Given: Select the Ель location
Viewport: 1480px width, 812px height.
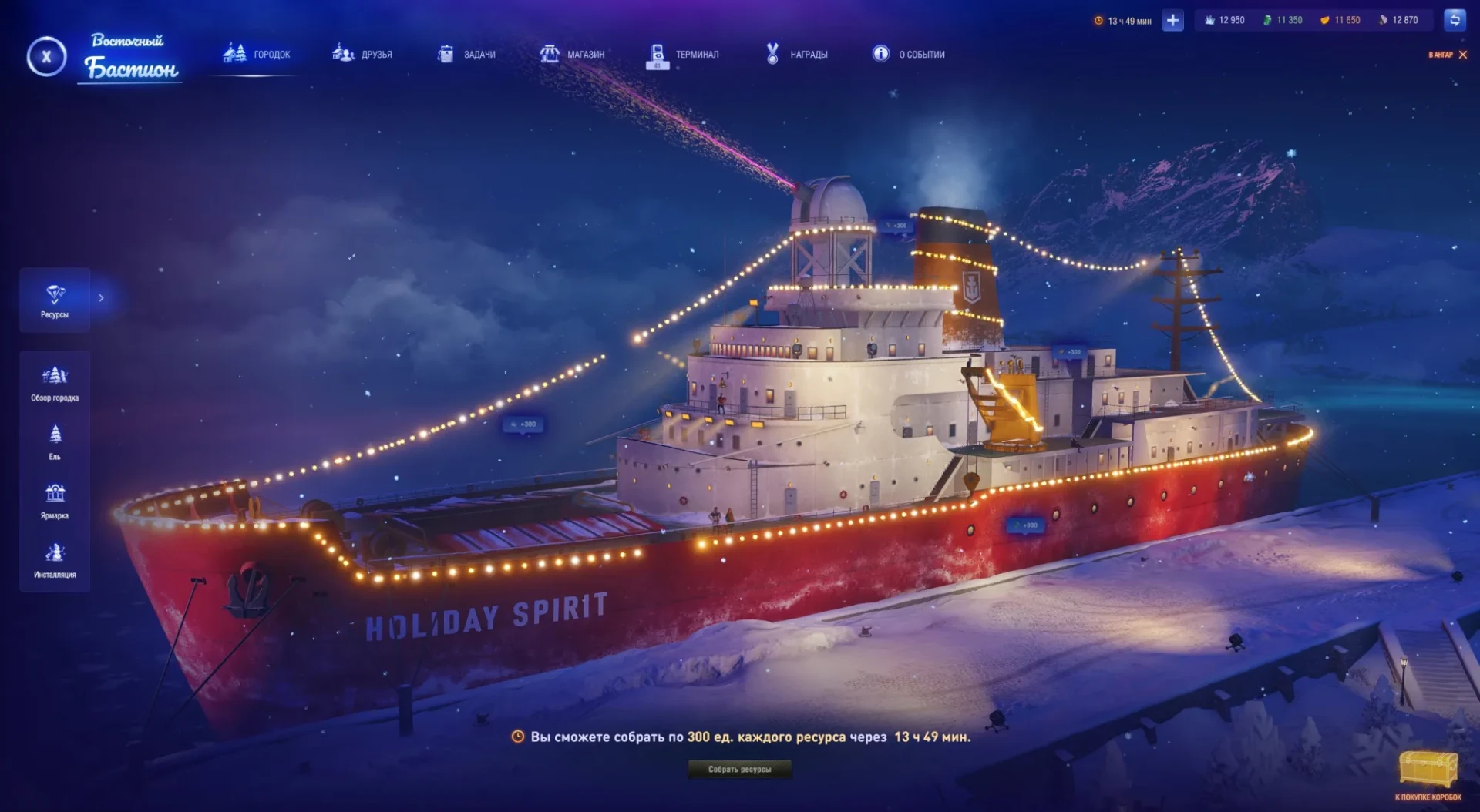Looking at the screenshot, I should click(x=55, y=442).
